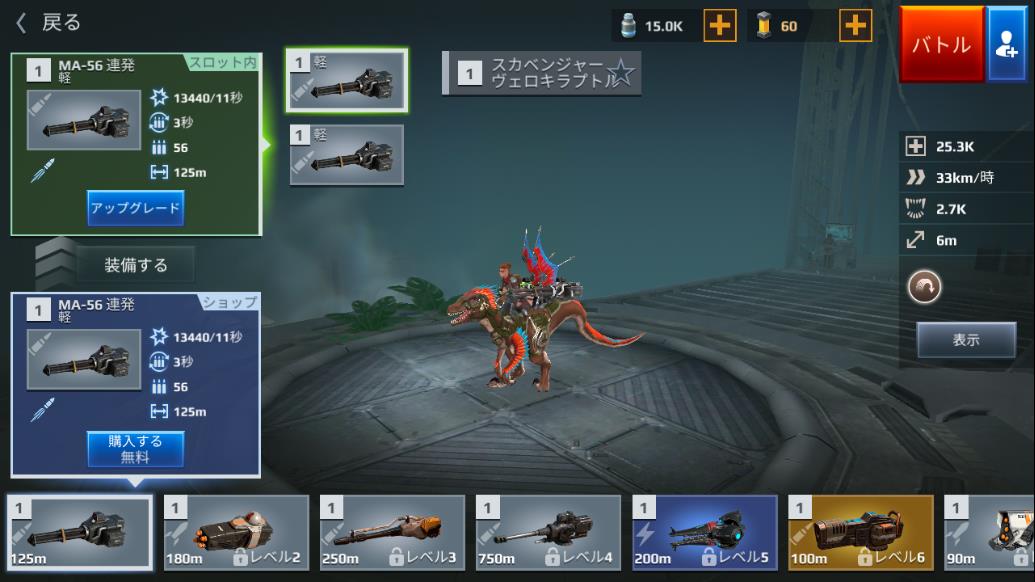1035x582 pixels.
Task: Choose the 180m level 2 locked weapon
Action: [x=236, y=532]
